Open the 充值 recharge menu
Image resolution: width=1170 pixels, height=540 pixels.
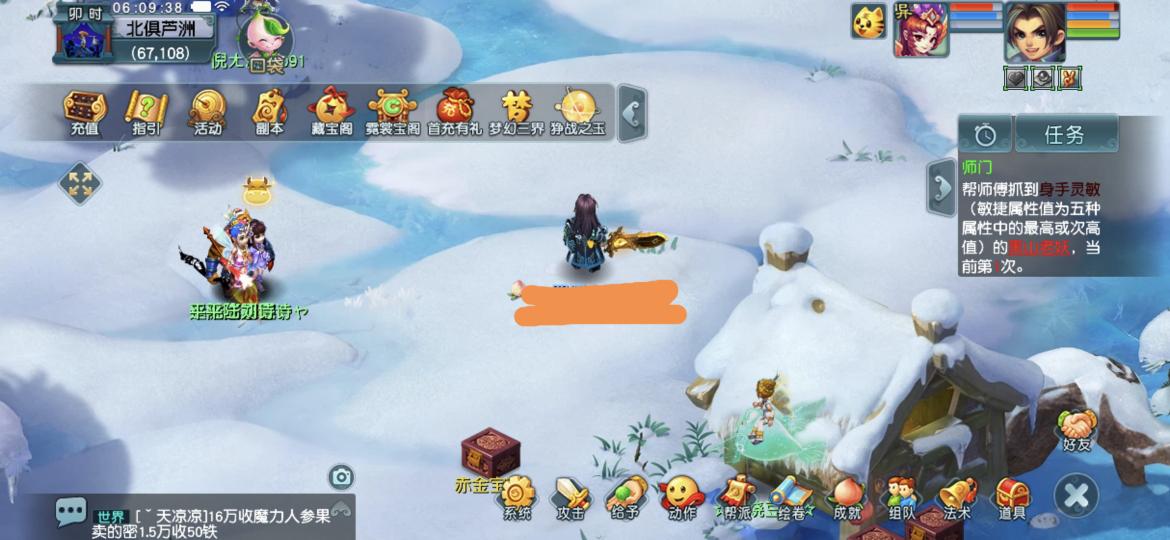(84, 109)
